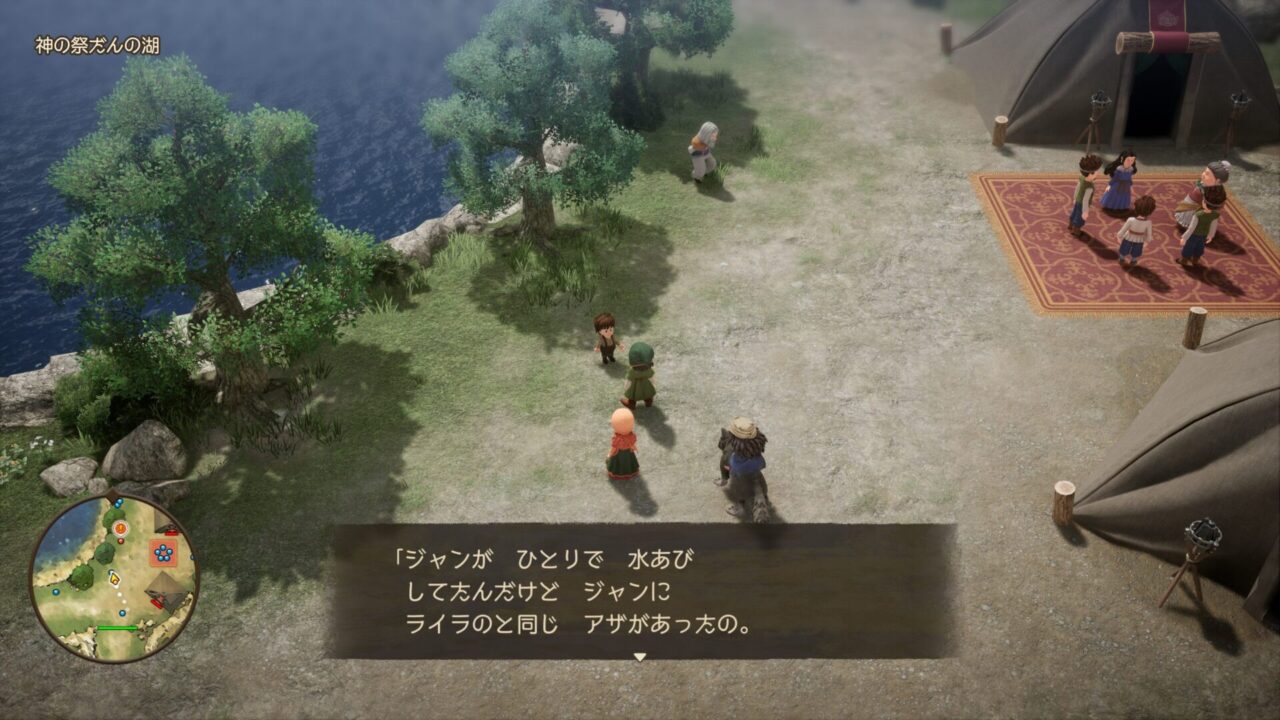The height and width of the screenshot is (720, 1280).
Task: Open the circular minimap
Action: 113,578
